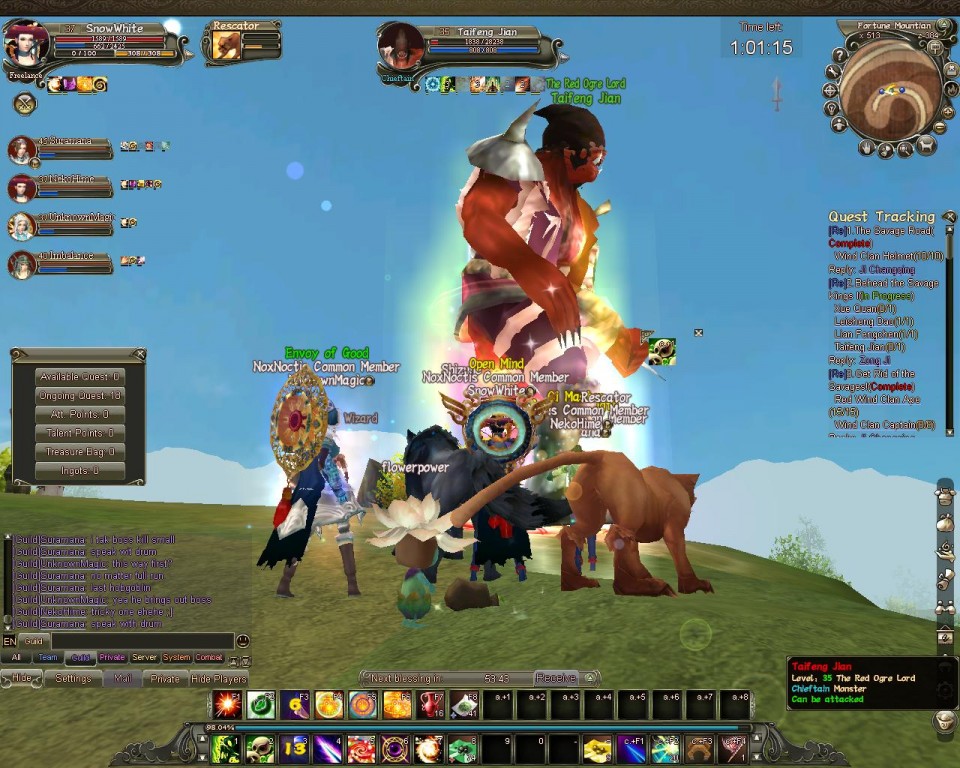Image resolution: width=960 pixels, height=768 pixels.
Task: Click the Available Quest button
Action: point(79,377)
